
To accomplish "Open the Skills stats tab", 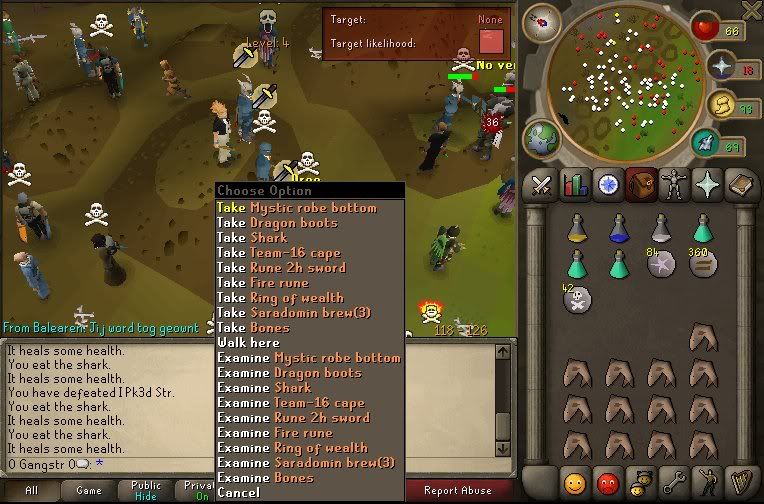I will [x=574, y=185].
